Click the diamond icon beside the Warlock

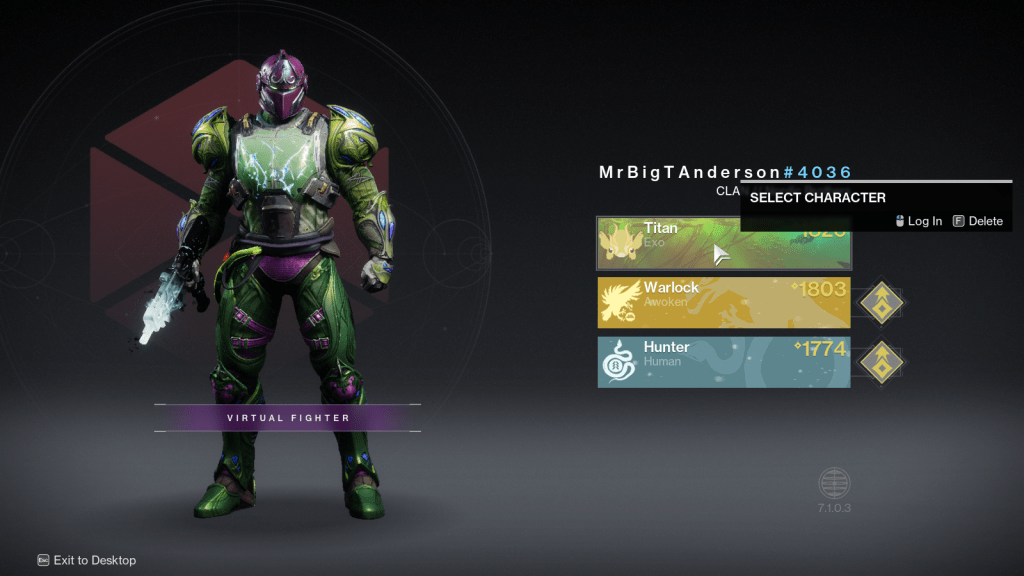click(881, 302)
